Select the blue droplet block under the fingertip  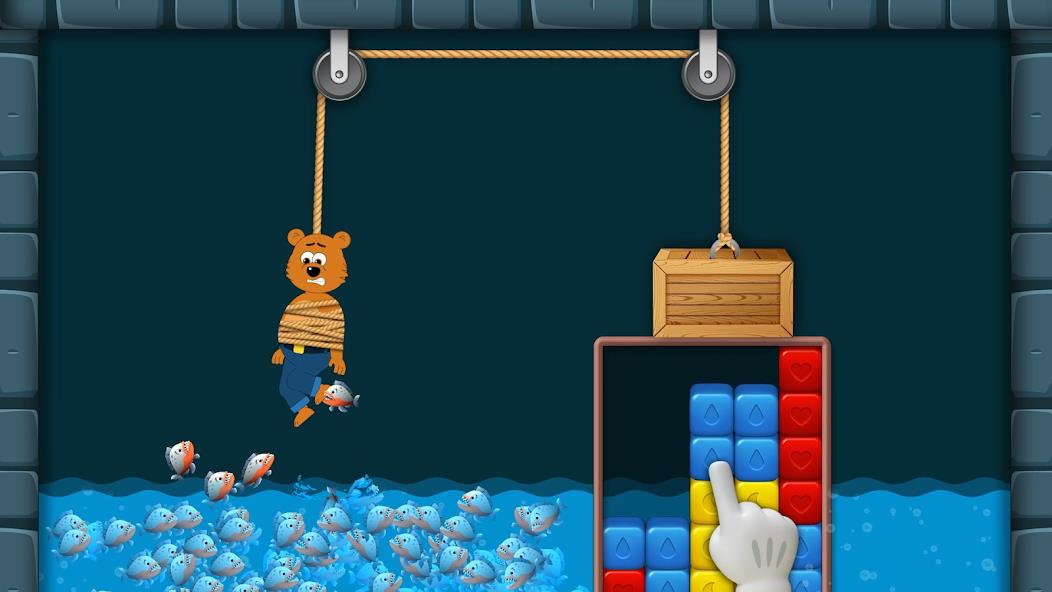[711, 453]
